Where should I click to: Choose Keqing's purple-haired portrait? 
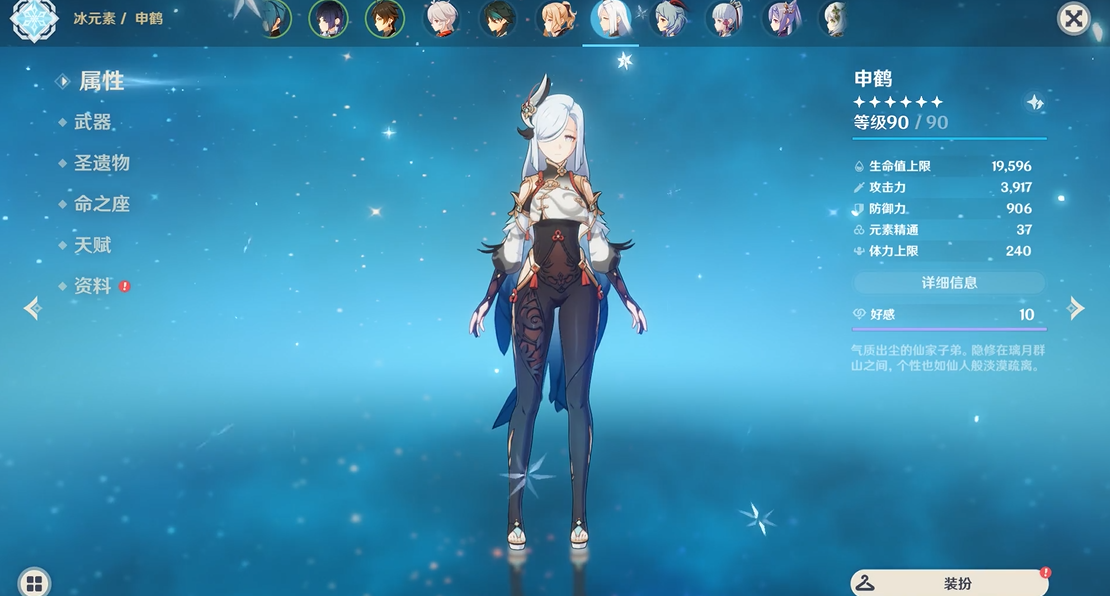(782, 19)
